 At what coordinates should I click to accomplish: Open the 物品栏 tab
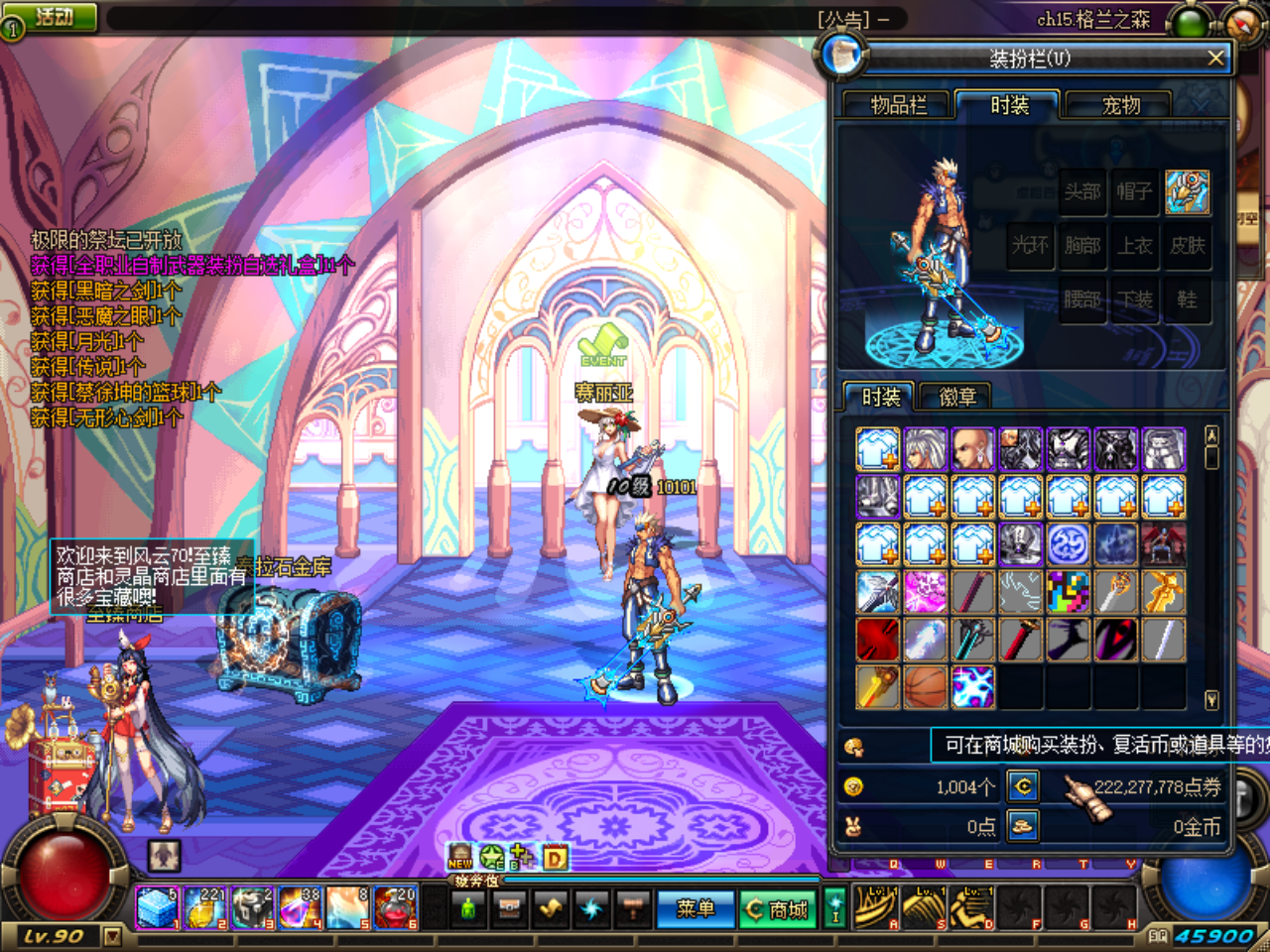click(897, 104)
